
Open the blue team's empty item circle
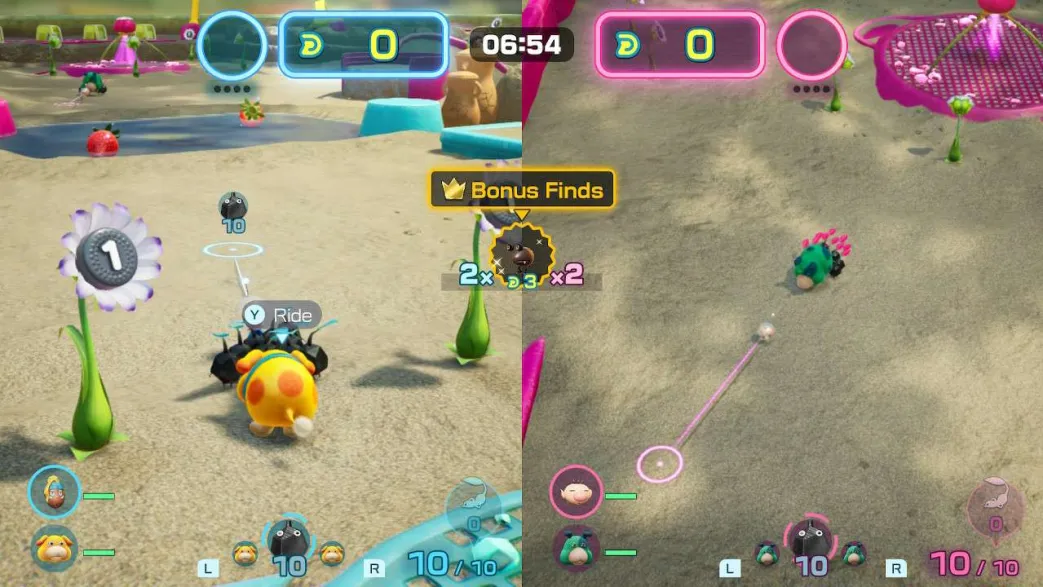click(x=232, y=45)
